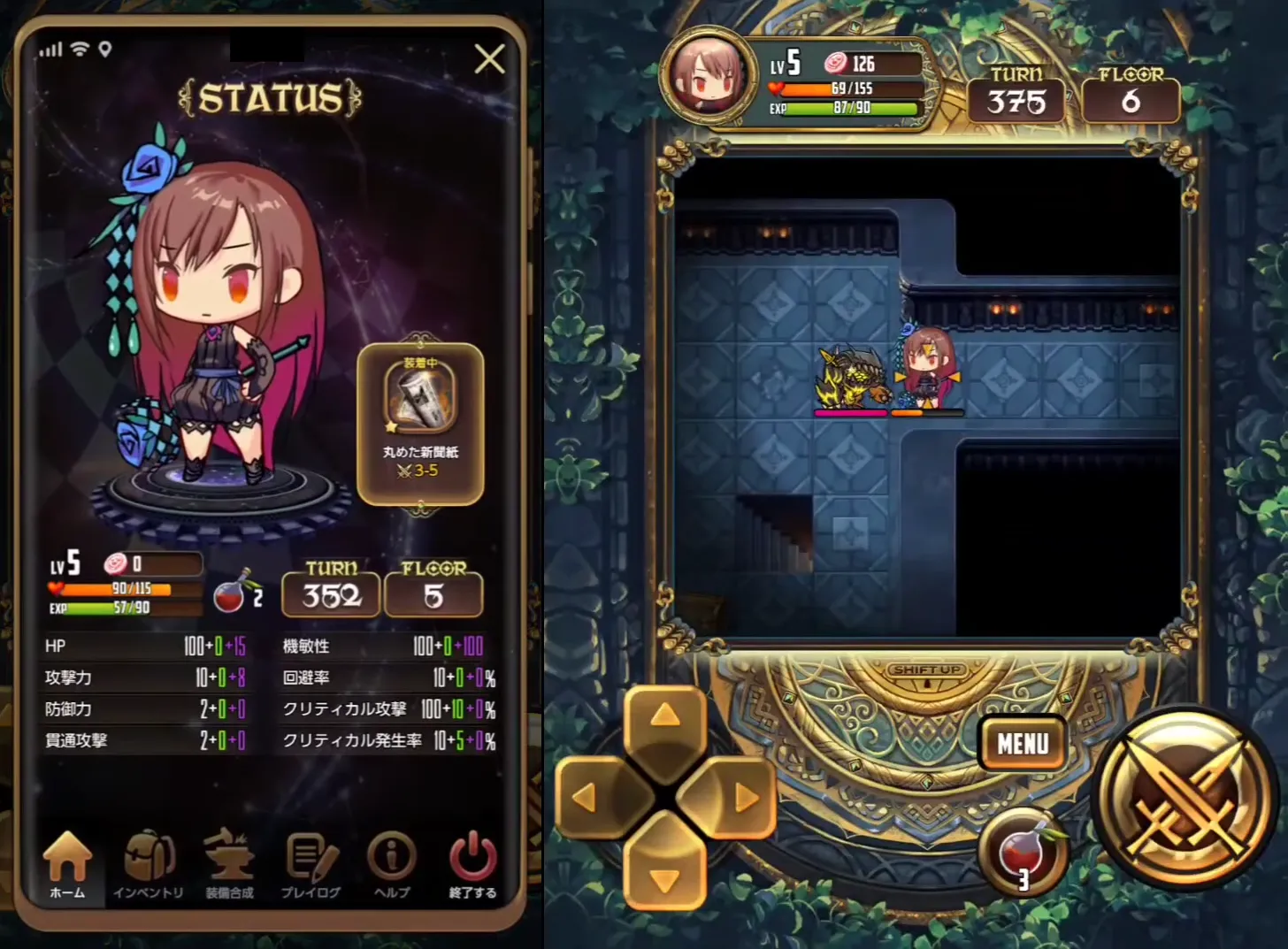Open the MENU button
The image size is (1288, 949).
(1023, 744)
